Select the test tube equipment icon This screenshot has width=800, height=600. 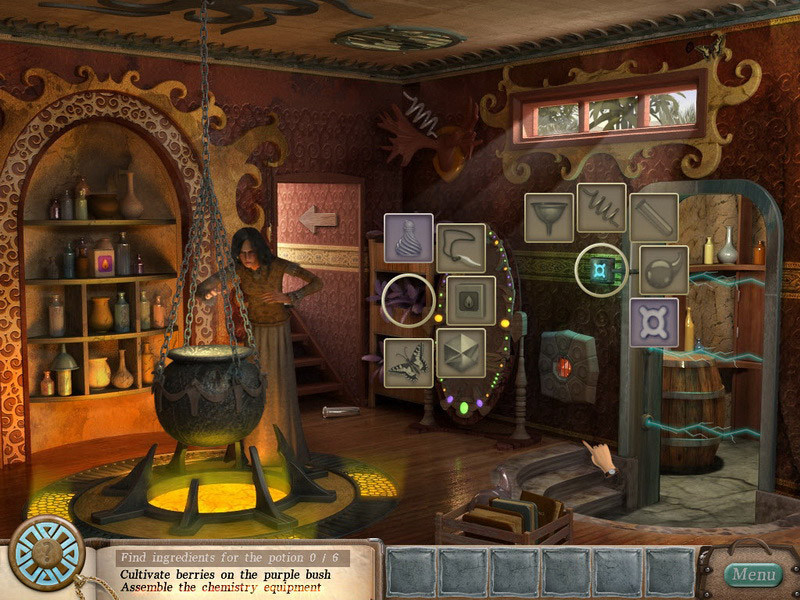654,218
